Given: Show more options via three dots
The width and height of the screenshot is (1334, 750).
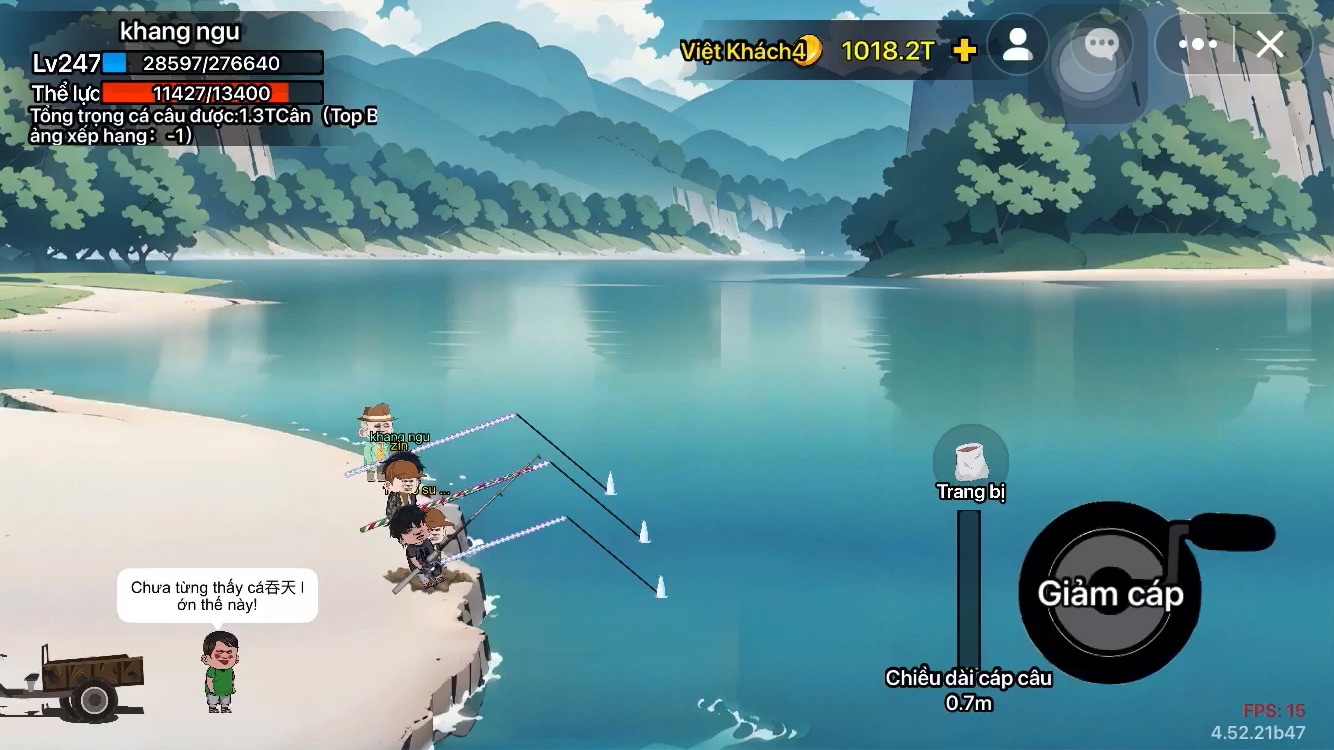Looking at the screenshot, I should click(x=1197, y=45).
